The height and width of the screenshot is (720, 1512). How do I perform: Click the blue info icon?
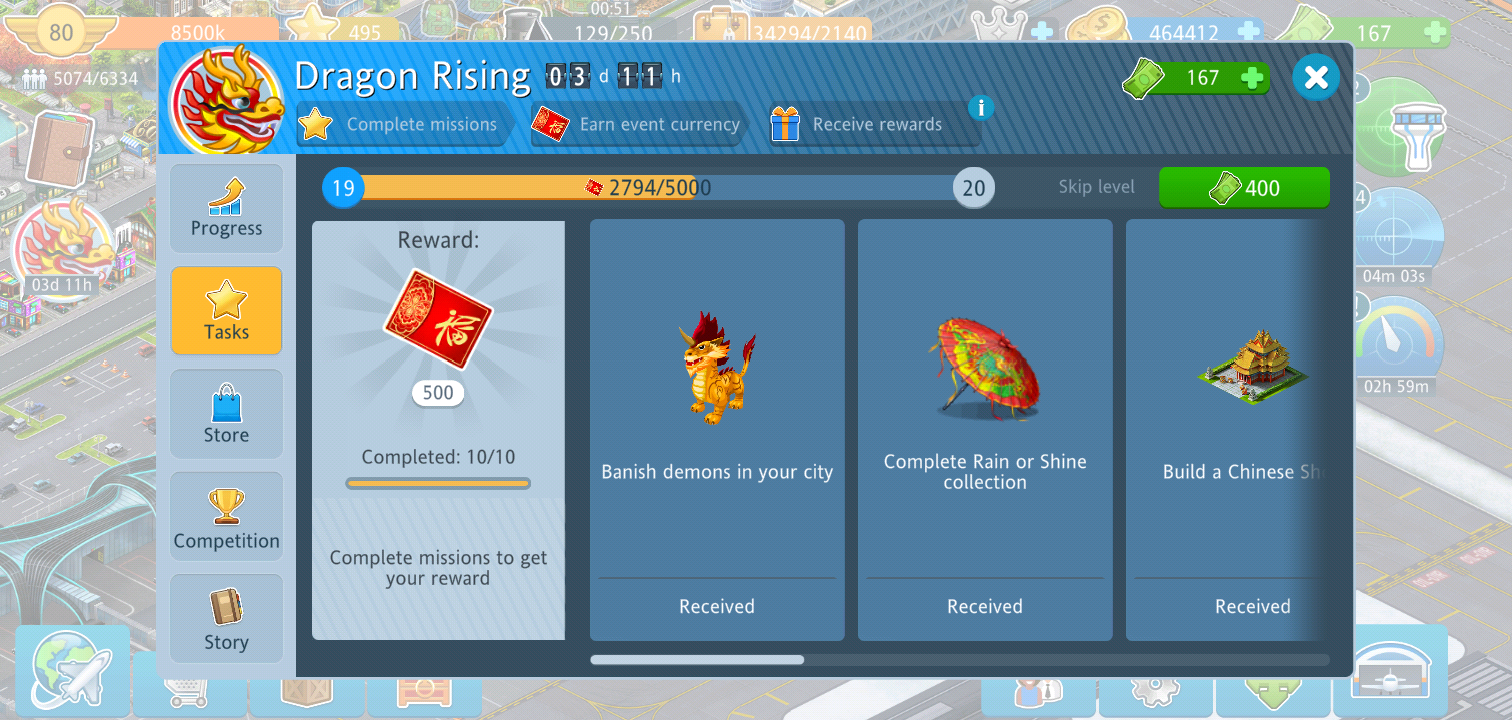pos(981,108)
